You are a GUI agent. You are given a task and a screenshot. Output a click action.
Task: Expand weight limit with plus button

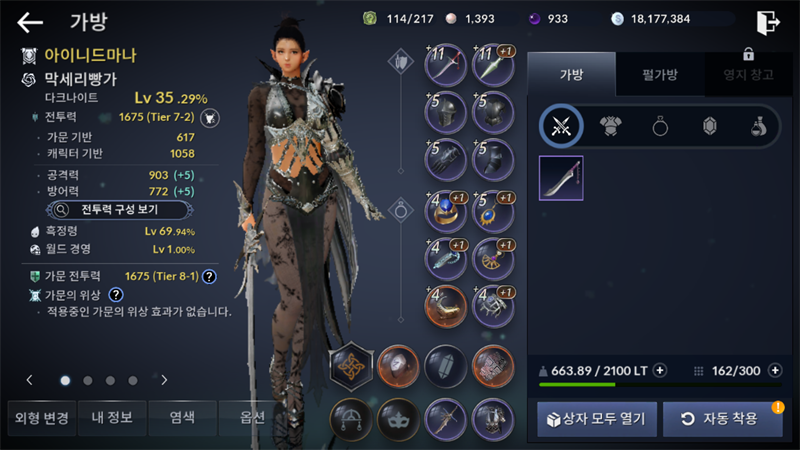click(660, 370)
